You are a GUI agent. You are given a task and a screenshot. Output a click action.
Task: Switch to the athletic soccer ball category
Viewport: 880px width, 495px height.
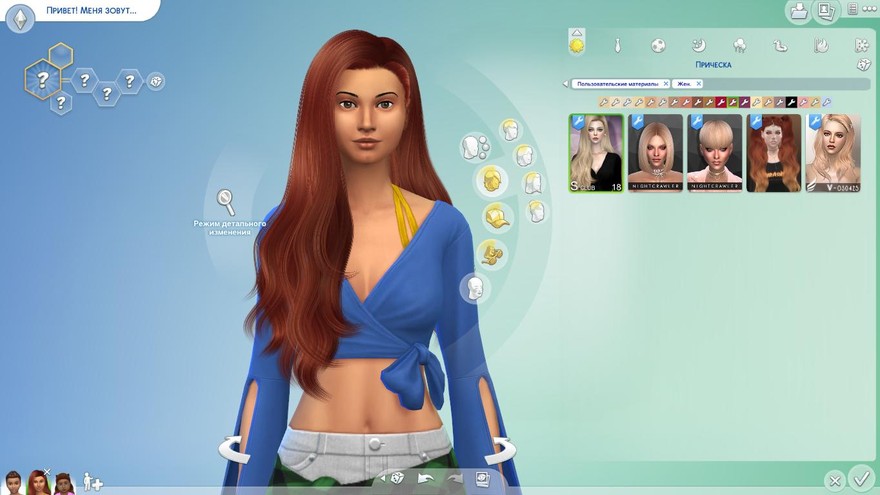point(659,45)
